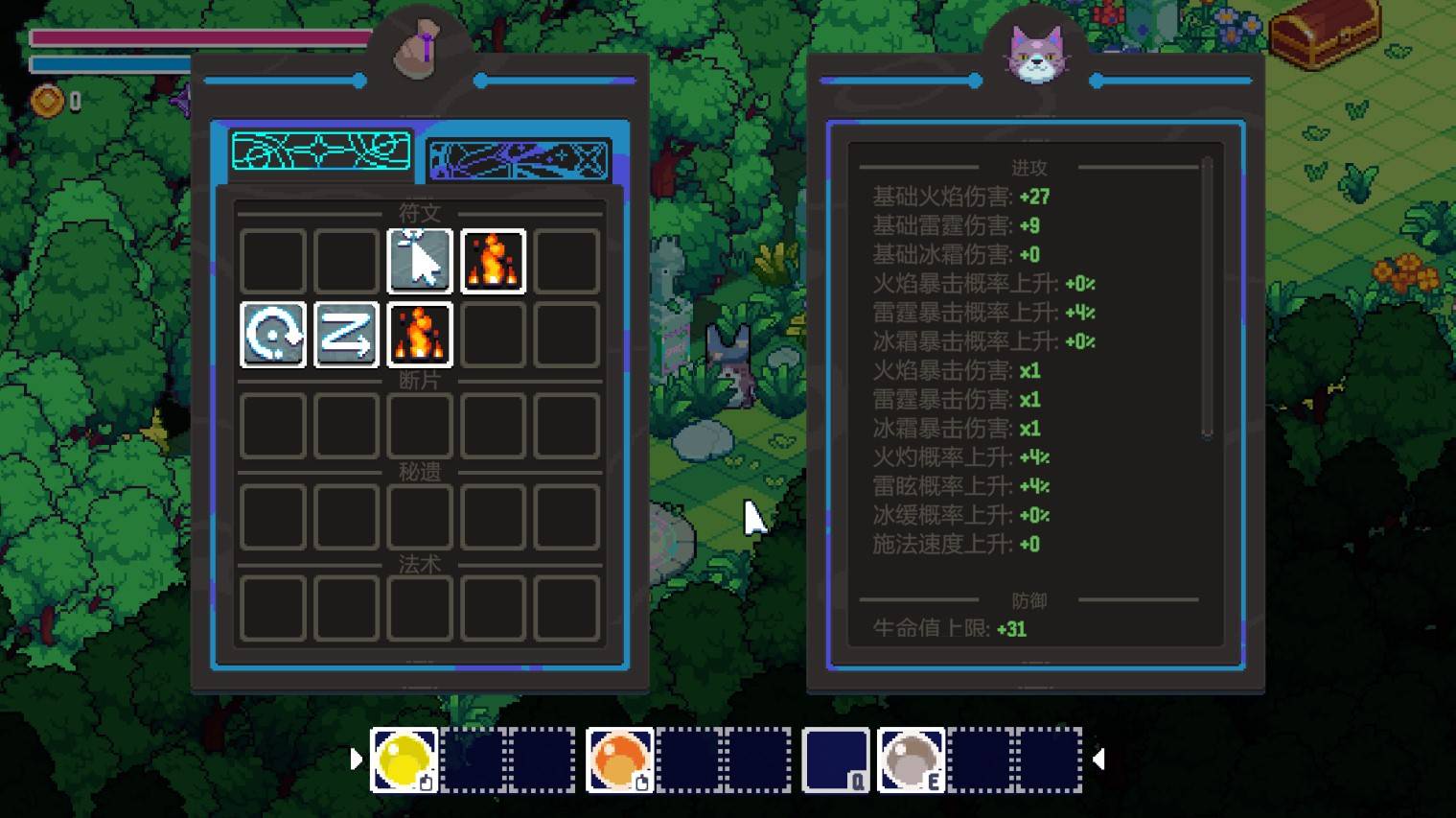Select the yellow orb spell slot
Image resolution: width=1456 pixels, height=818 pixels.
404,760
